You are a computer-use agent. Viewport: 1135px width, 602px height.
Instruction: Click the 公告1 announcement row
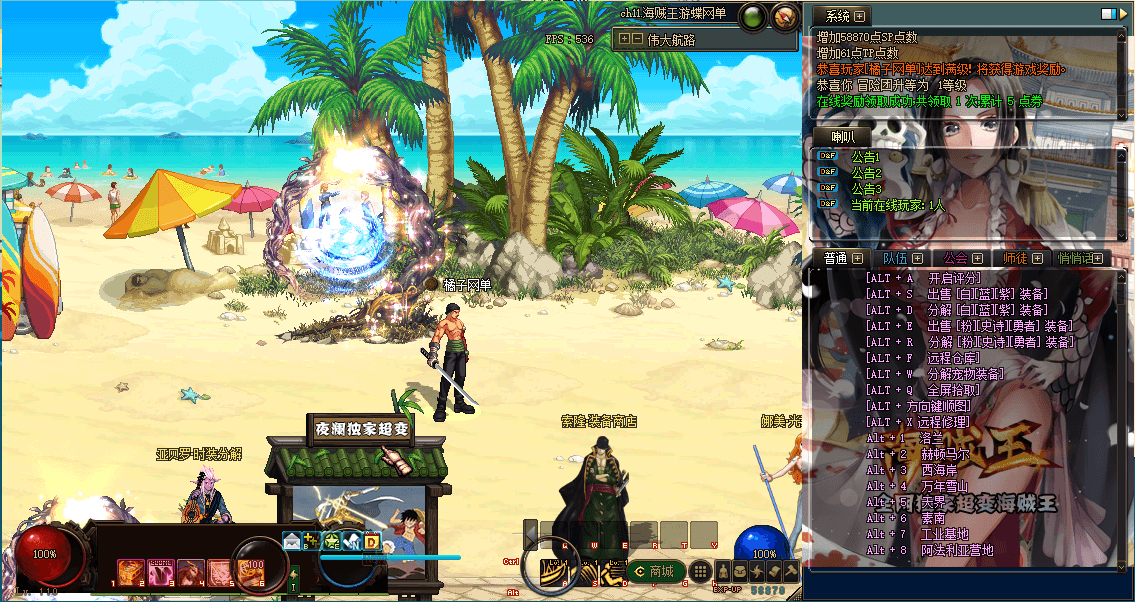pos(864,157)
